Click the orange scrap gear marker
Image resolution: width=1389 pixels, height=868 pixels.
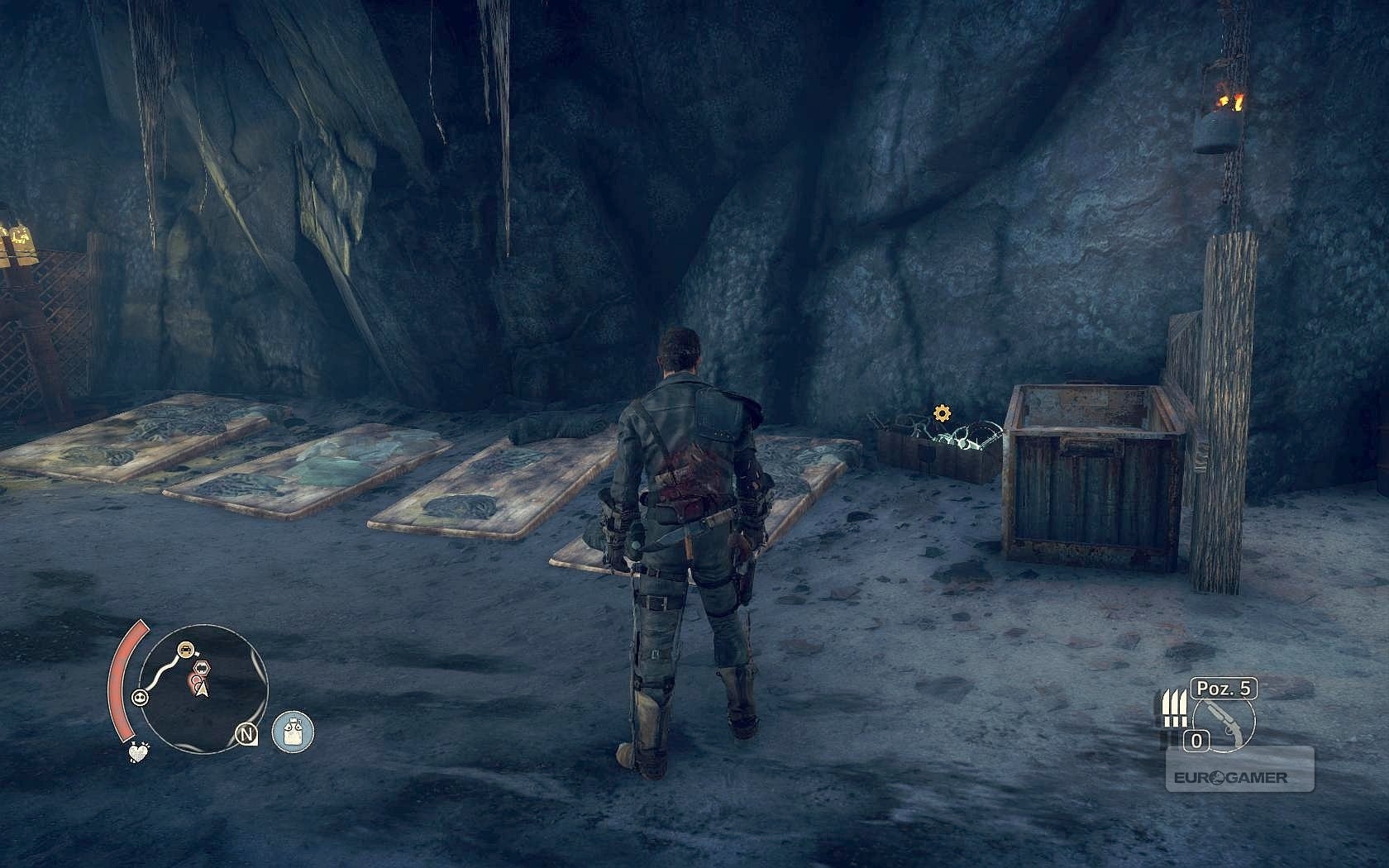(x=940, y=412)
